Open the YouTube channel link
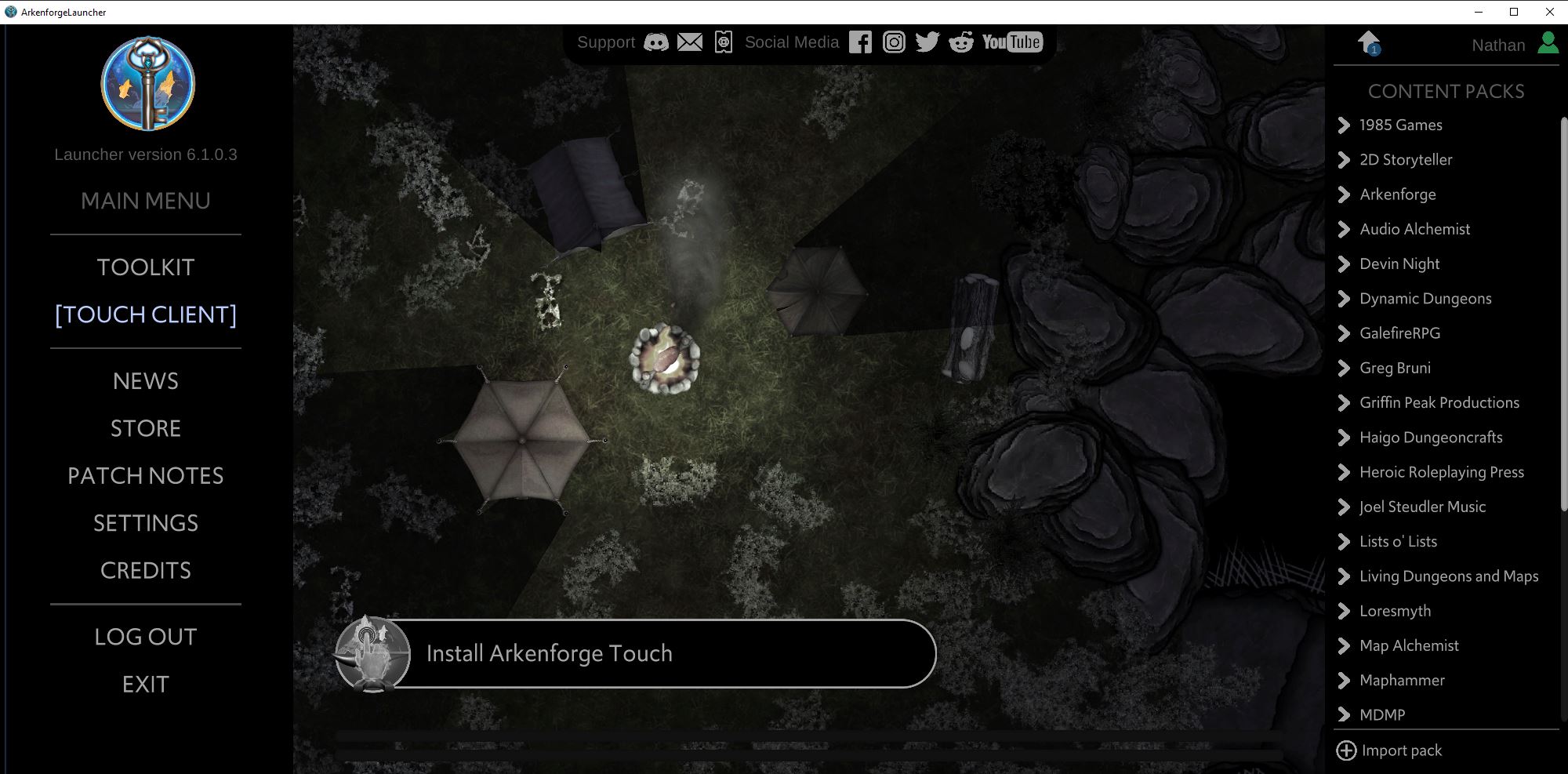 pyautogui.click(x=1012, y=42)
